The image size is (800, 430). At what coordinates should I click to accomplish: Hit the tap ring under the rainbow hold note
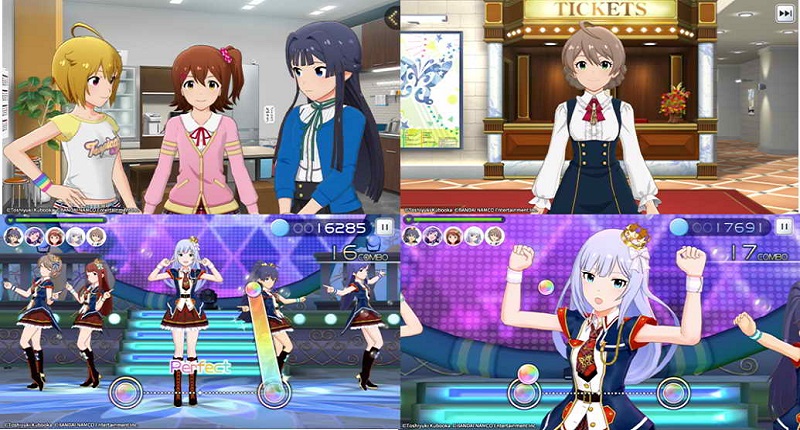[x=272, y=393]
